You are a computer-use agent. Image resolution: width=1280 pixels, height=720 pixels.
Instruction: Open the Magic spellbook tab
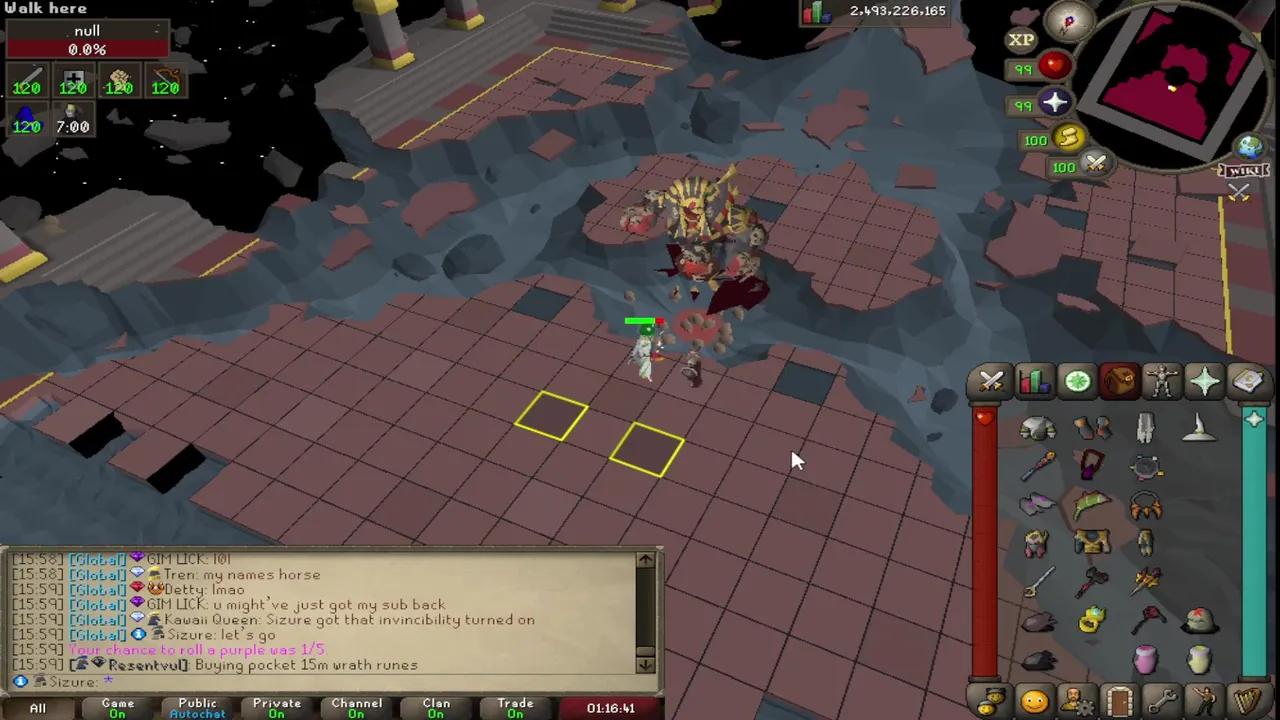click(1247, 381)
